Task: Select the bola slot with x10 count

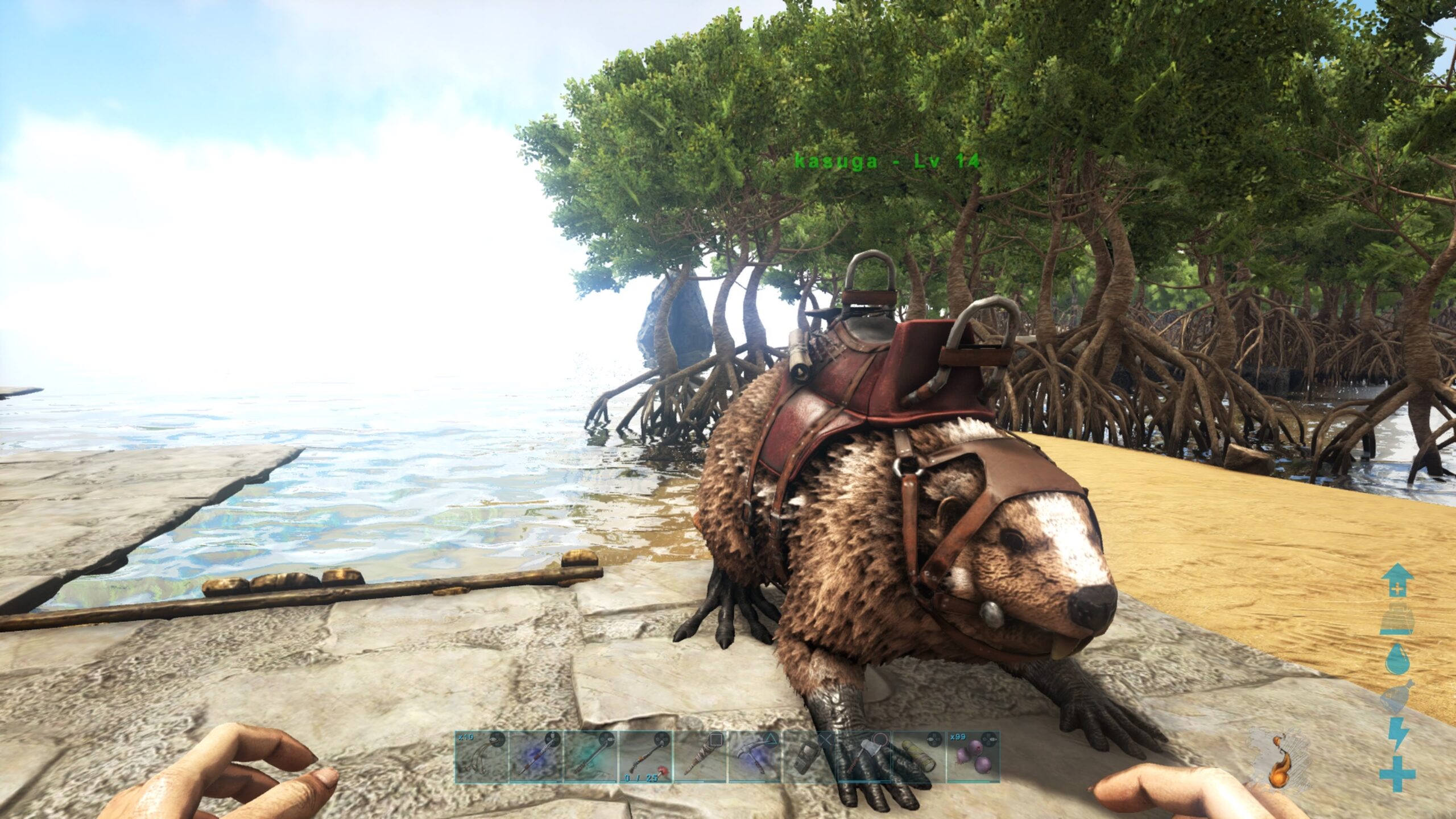Action: coord(481,756)
